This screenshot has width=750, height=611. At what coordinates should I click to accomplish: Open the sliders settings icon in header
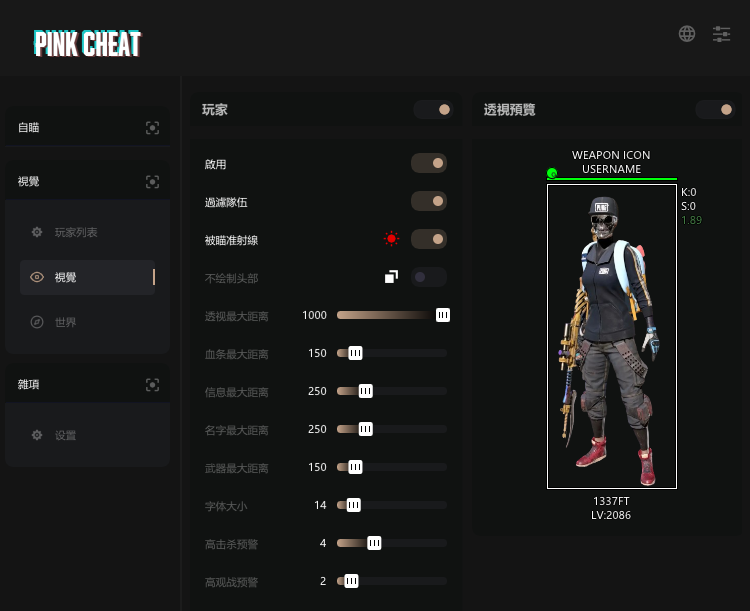(x=721, y=34)
